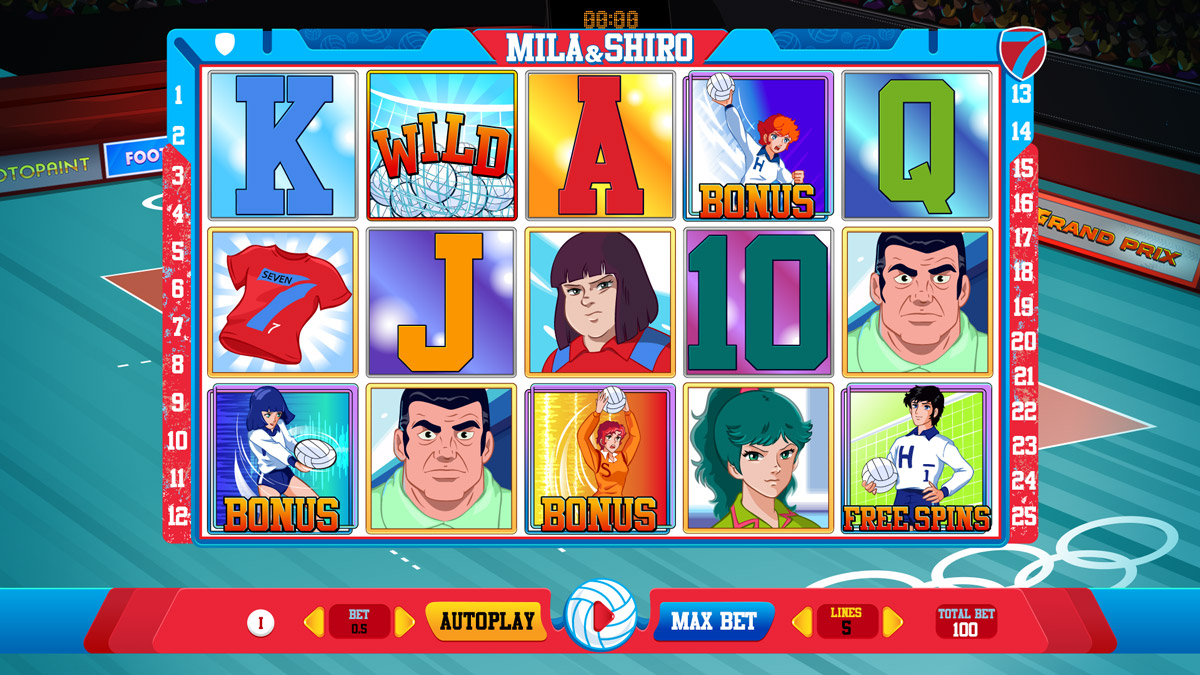Reduce the number of lines
This screenshot has width=1200, height=675.
click(x=803, y=622)
